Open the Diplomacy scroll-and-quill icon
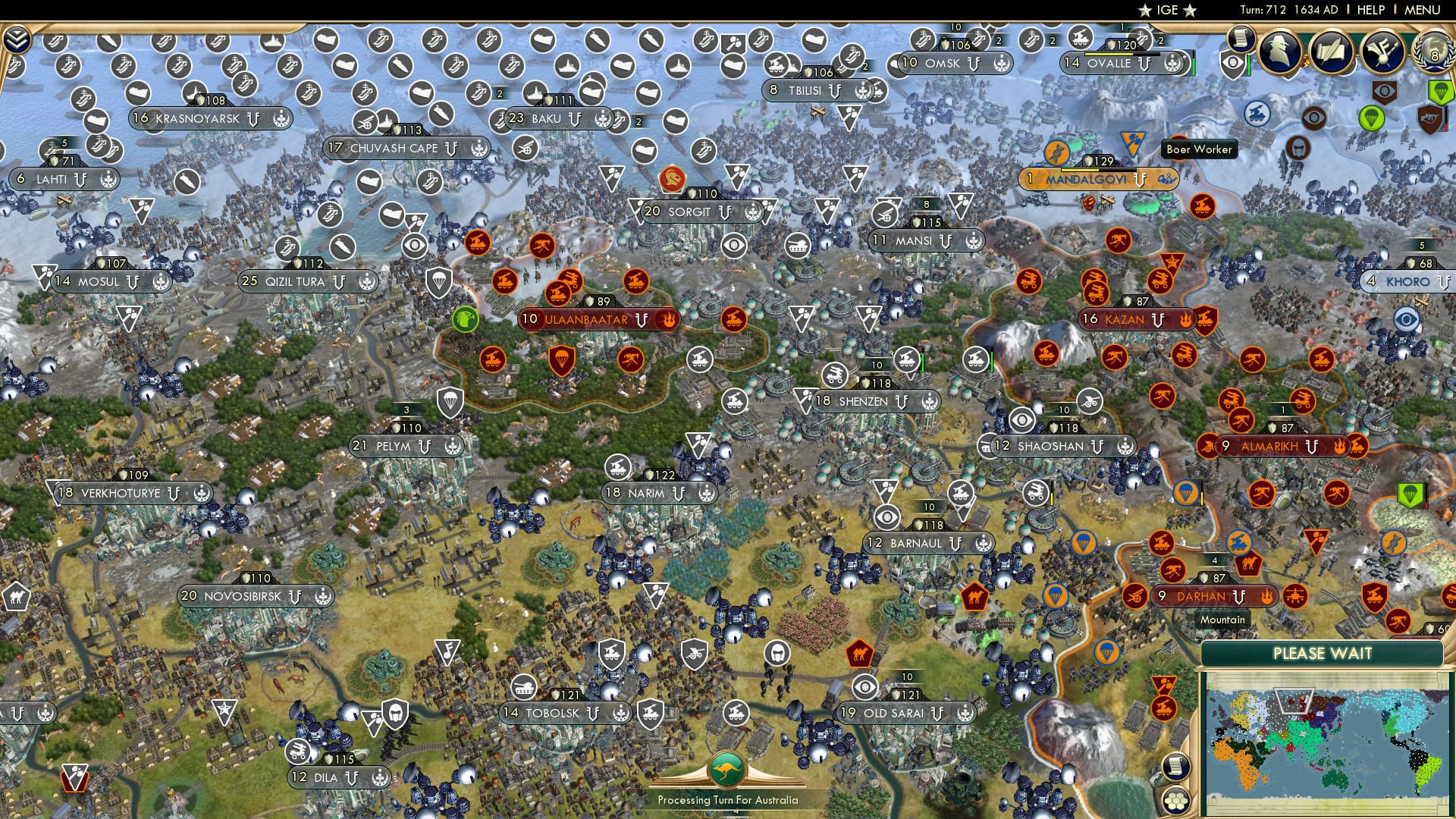The width and height of the screenshot is (1456, 819). 1331,50
